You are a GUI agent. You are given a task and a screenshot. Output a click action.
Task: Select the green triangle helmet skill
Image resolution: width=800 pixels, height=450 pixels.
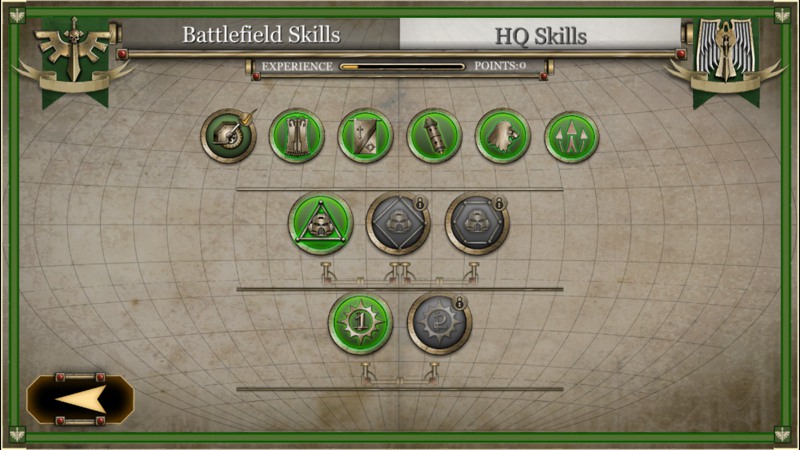(x=320, y=223)
